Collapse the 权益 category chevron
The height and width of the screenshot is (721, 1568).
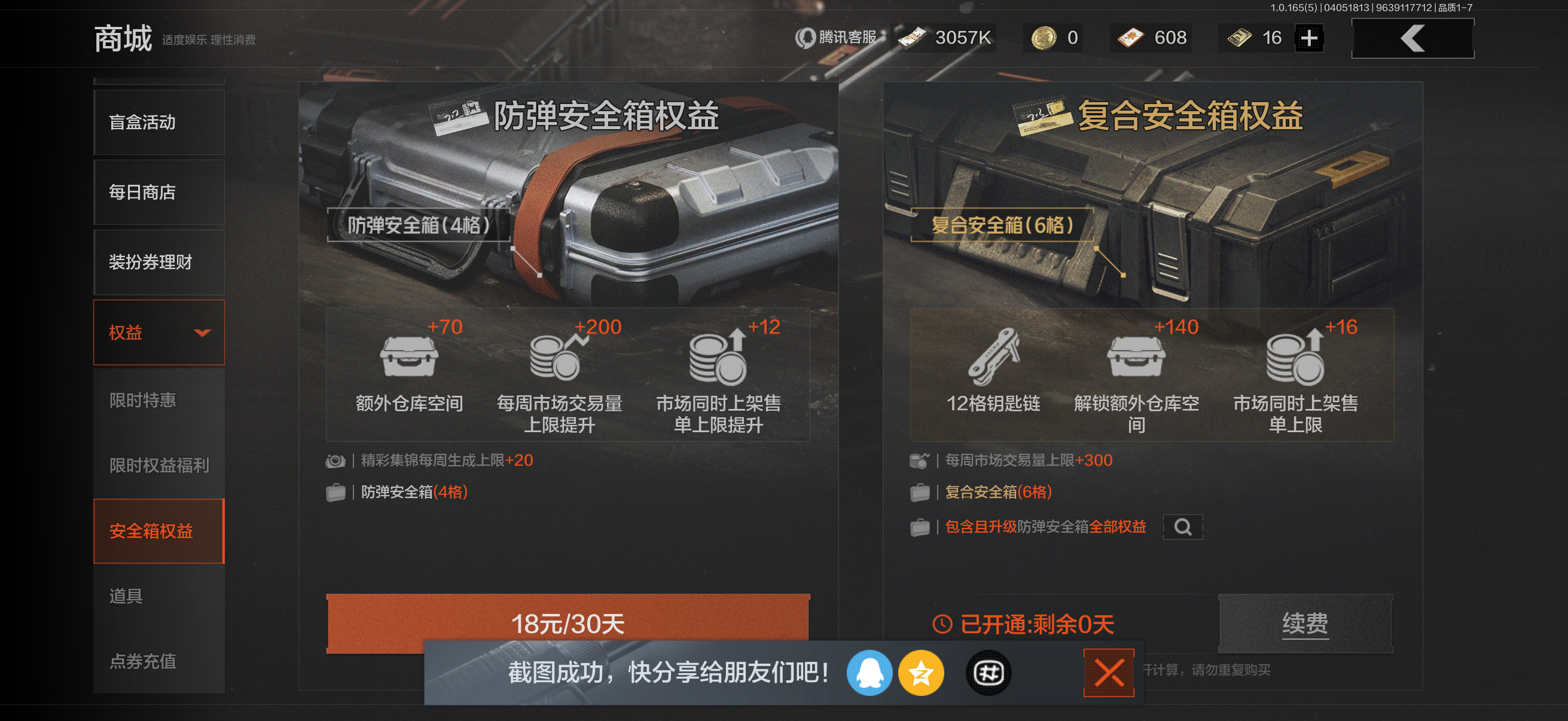coord(203,332)
